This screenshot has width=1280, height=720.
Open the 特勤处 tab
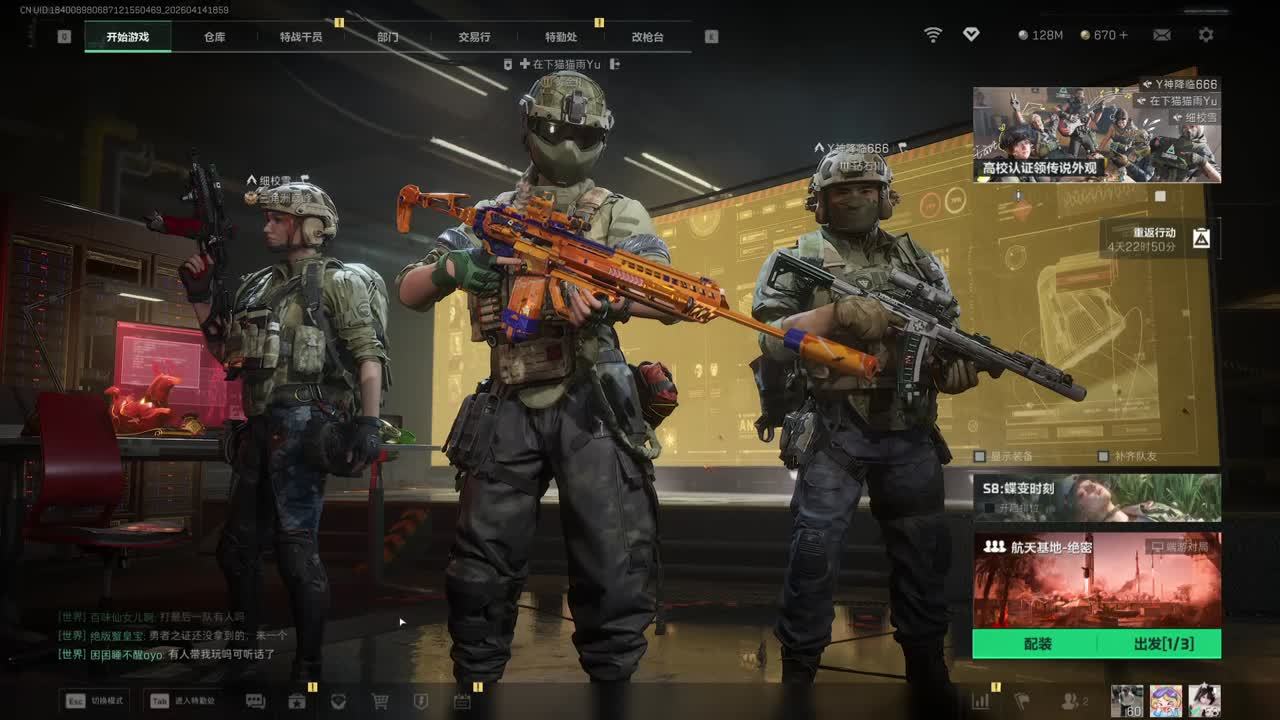(x=561, y=37)
